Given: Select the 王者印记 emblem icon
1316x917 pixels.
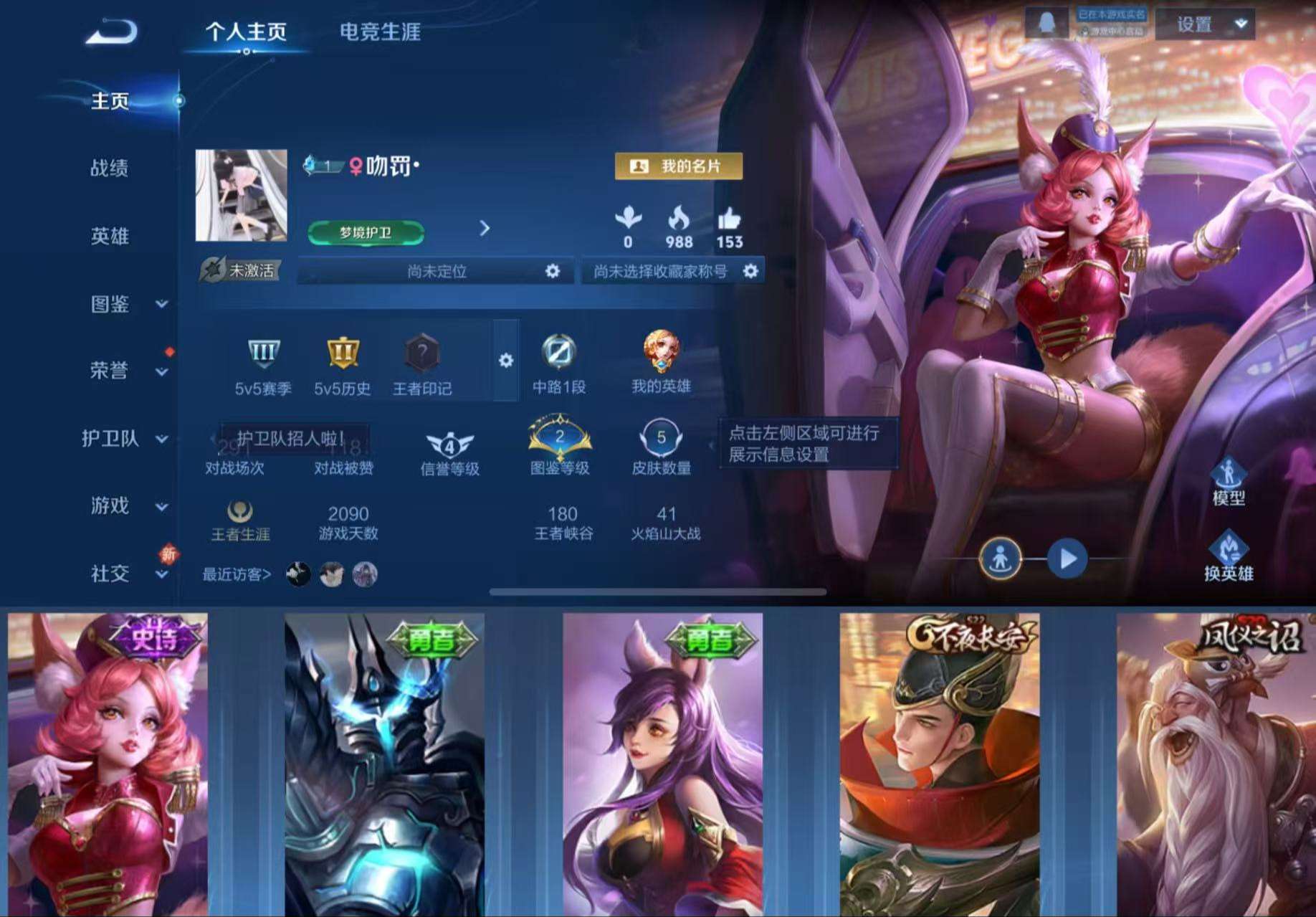Looking at the screenshot, I should [422, 351].
